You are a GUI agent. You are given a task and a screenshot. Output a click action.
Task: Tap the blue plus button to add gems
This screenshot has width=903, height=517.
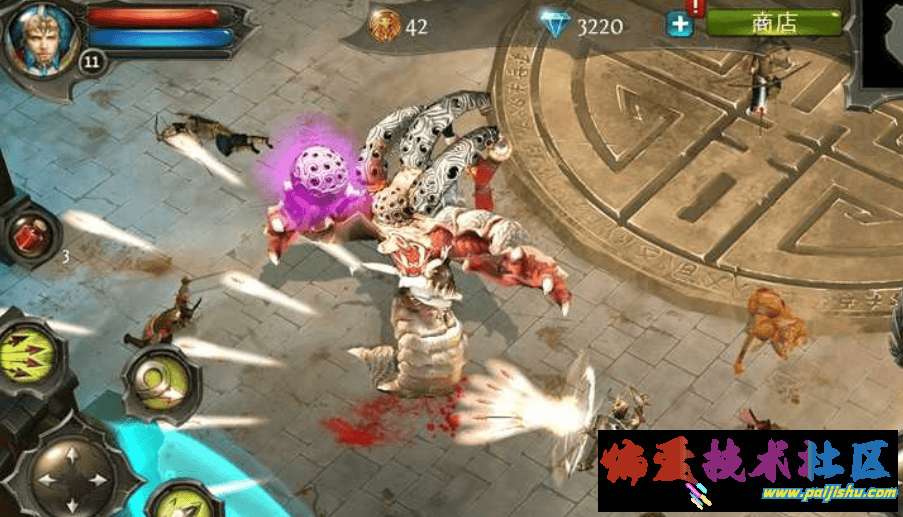click(x=680, y=25)
